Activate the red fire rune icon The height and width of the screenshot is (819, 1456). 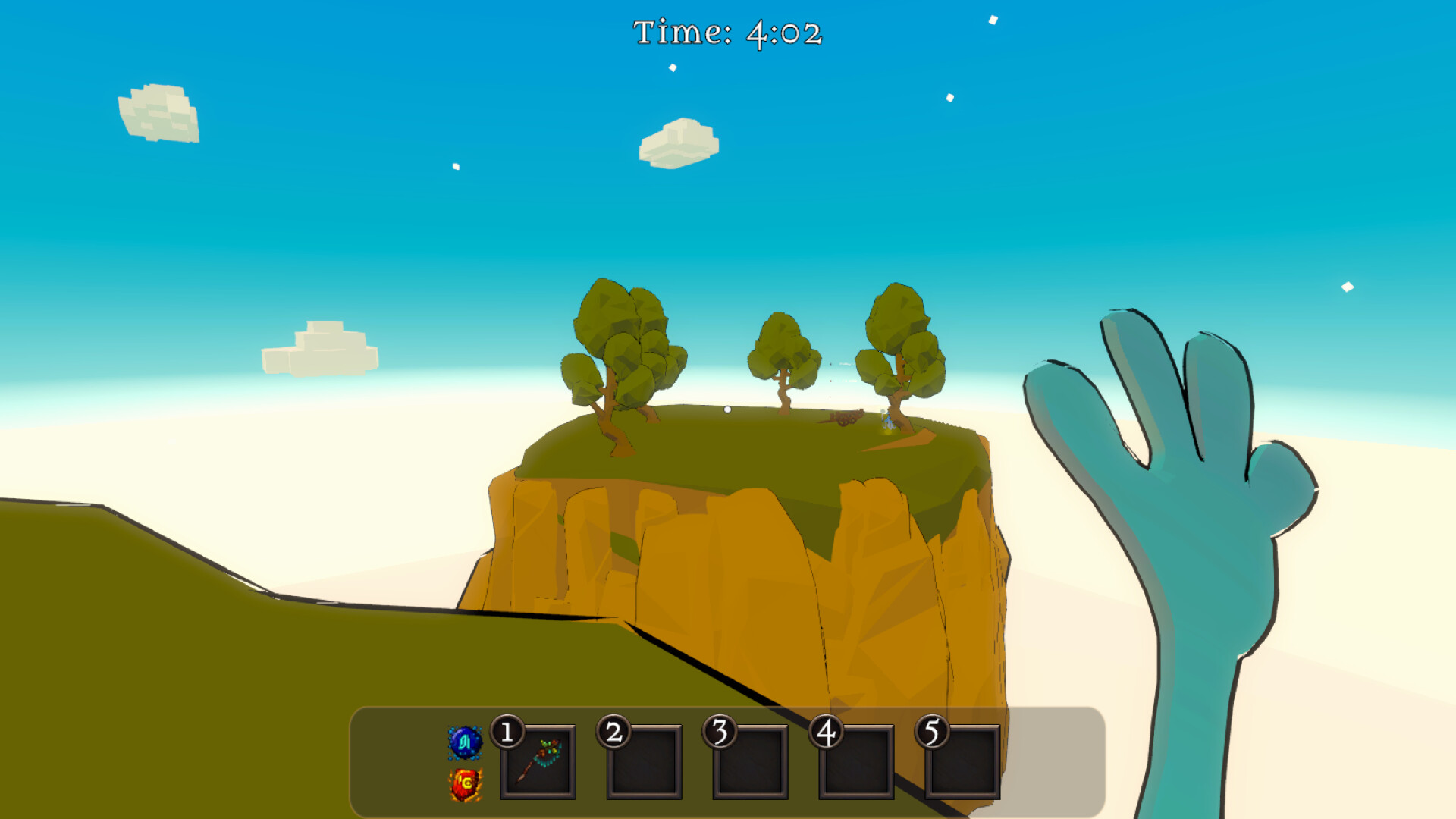pyautogui.click(x=466, y=784)
